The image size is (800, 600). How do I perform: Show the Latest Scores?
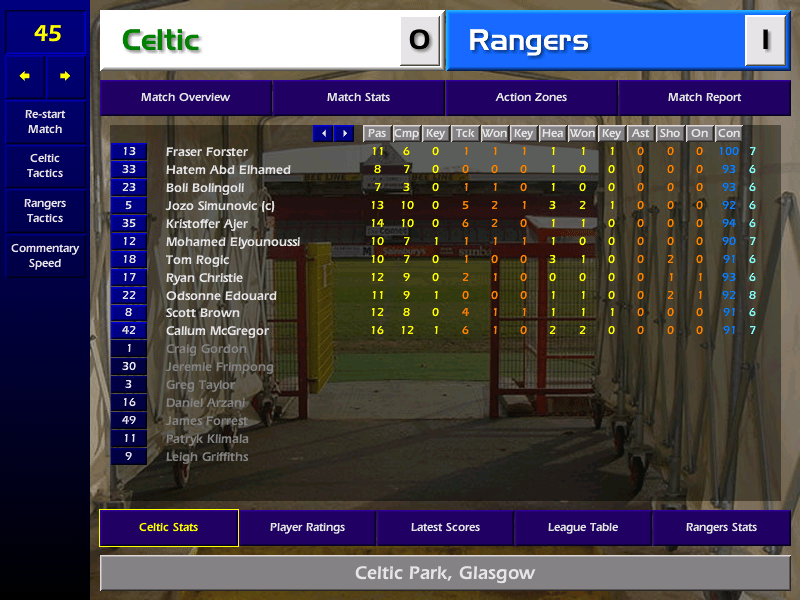point(445,528)
